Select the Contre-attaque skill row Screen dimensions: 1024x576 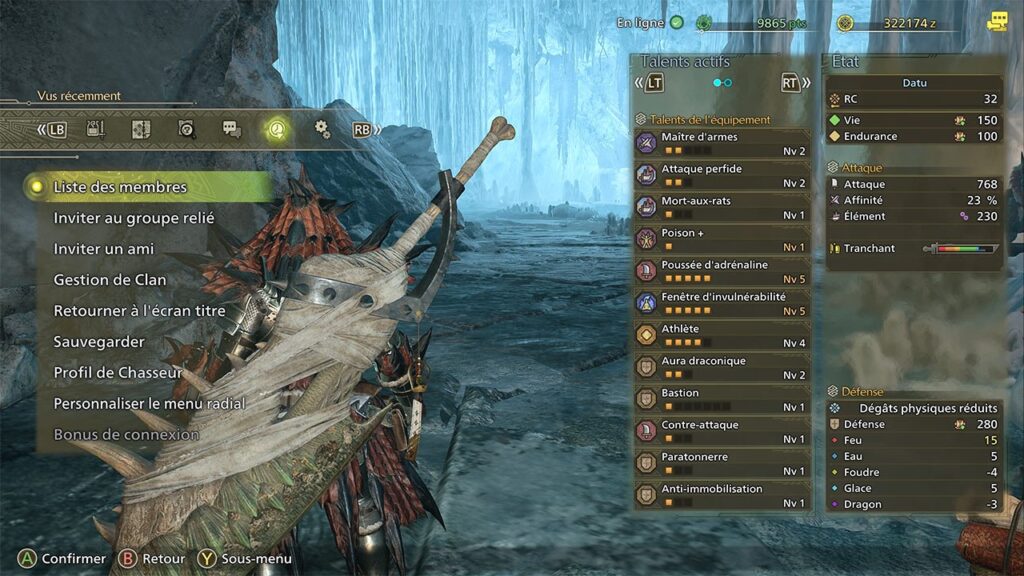pyautogui.click(x=722, y=432)
